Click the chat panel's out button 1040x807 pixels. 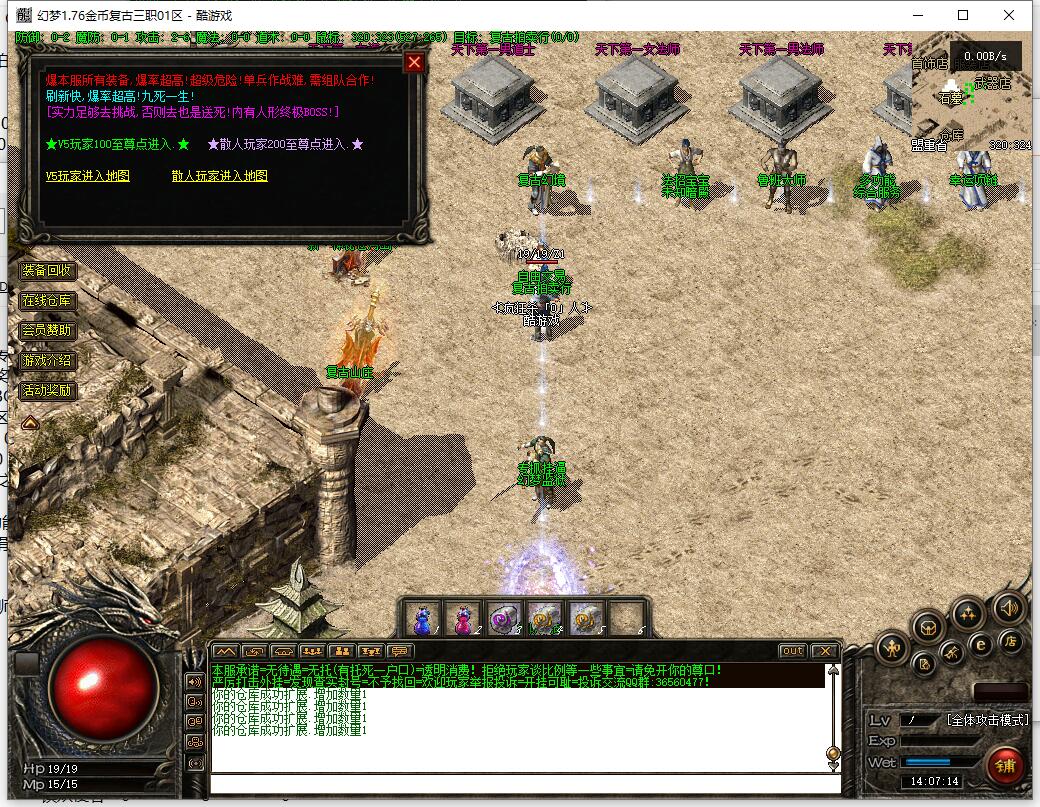(792, 651)
